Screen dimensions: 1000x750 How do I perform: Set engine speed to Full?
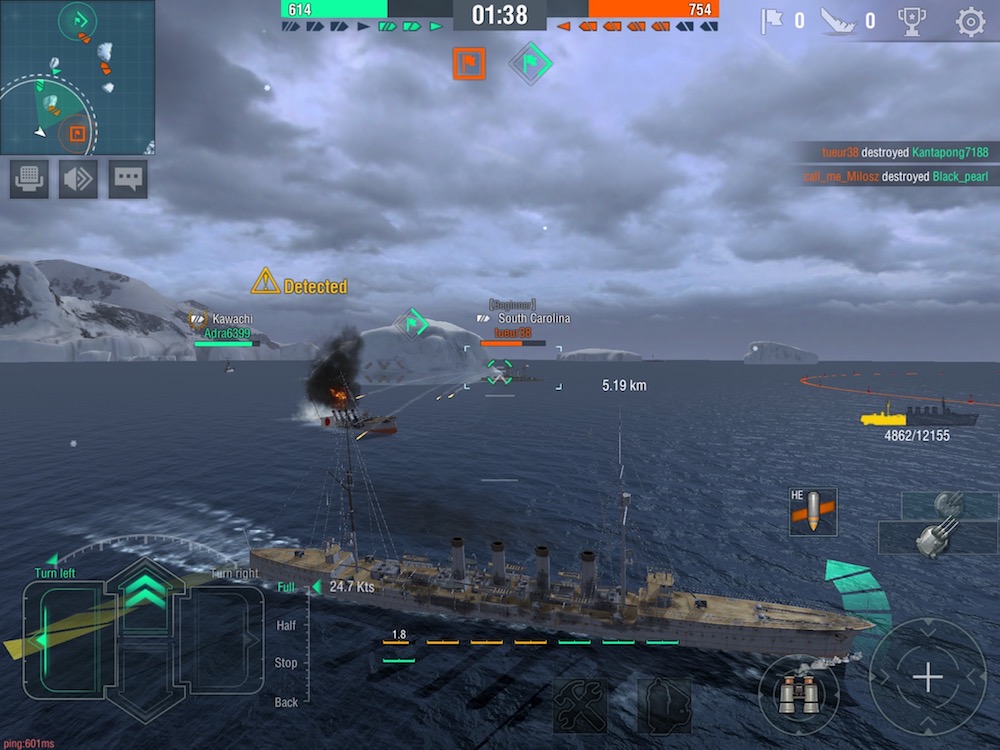coord(286,587)
